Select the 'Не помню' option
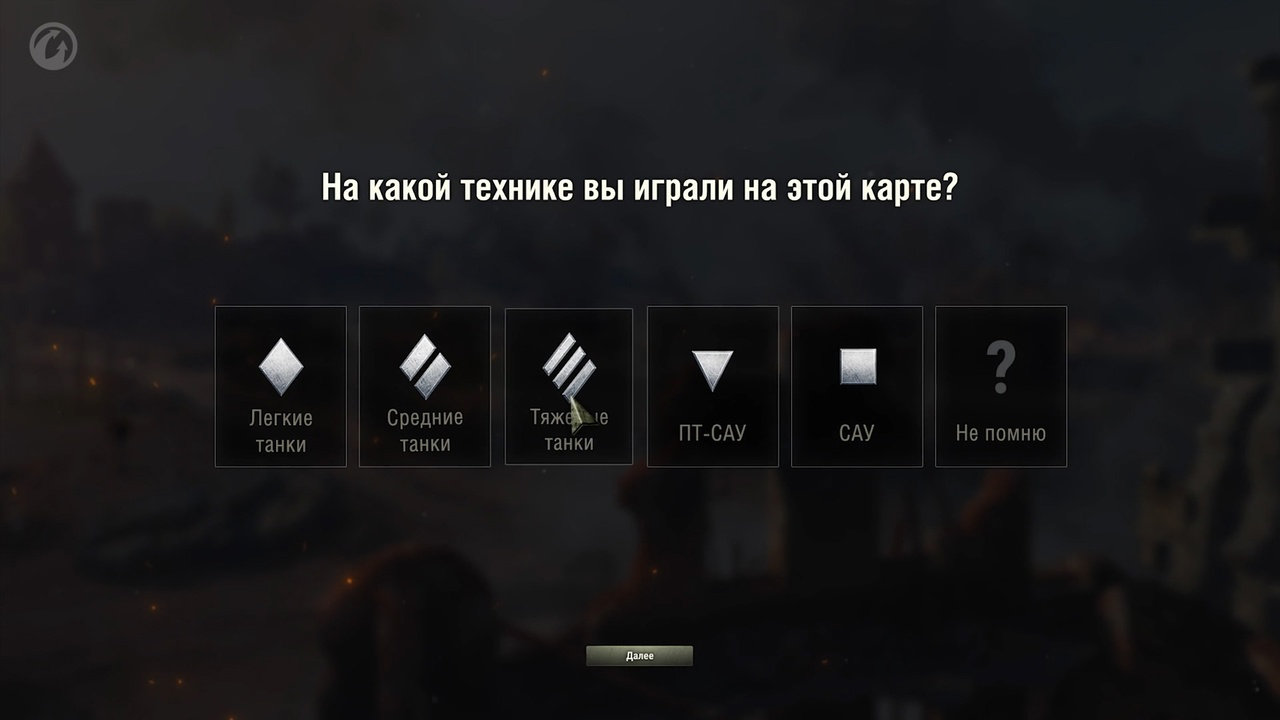1280x720 pixels. [x=1000, y=386]
